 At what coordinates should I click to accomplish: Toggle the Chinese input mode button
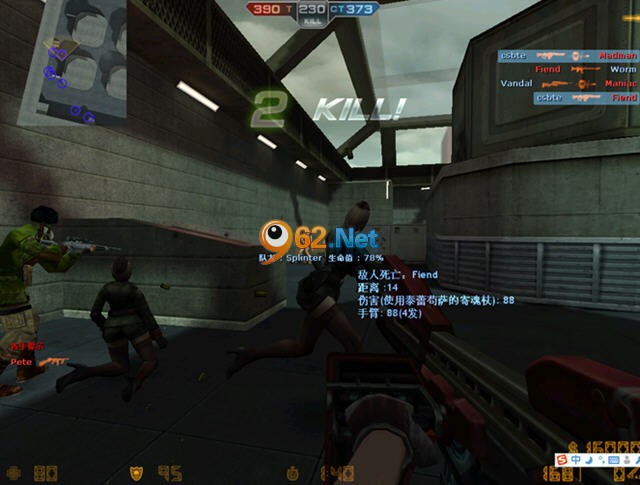point(576,459)
